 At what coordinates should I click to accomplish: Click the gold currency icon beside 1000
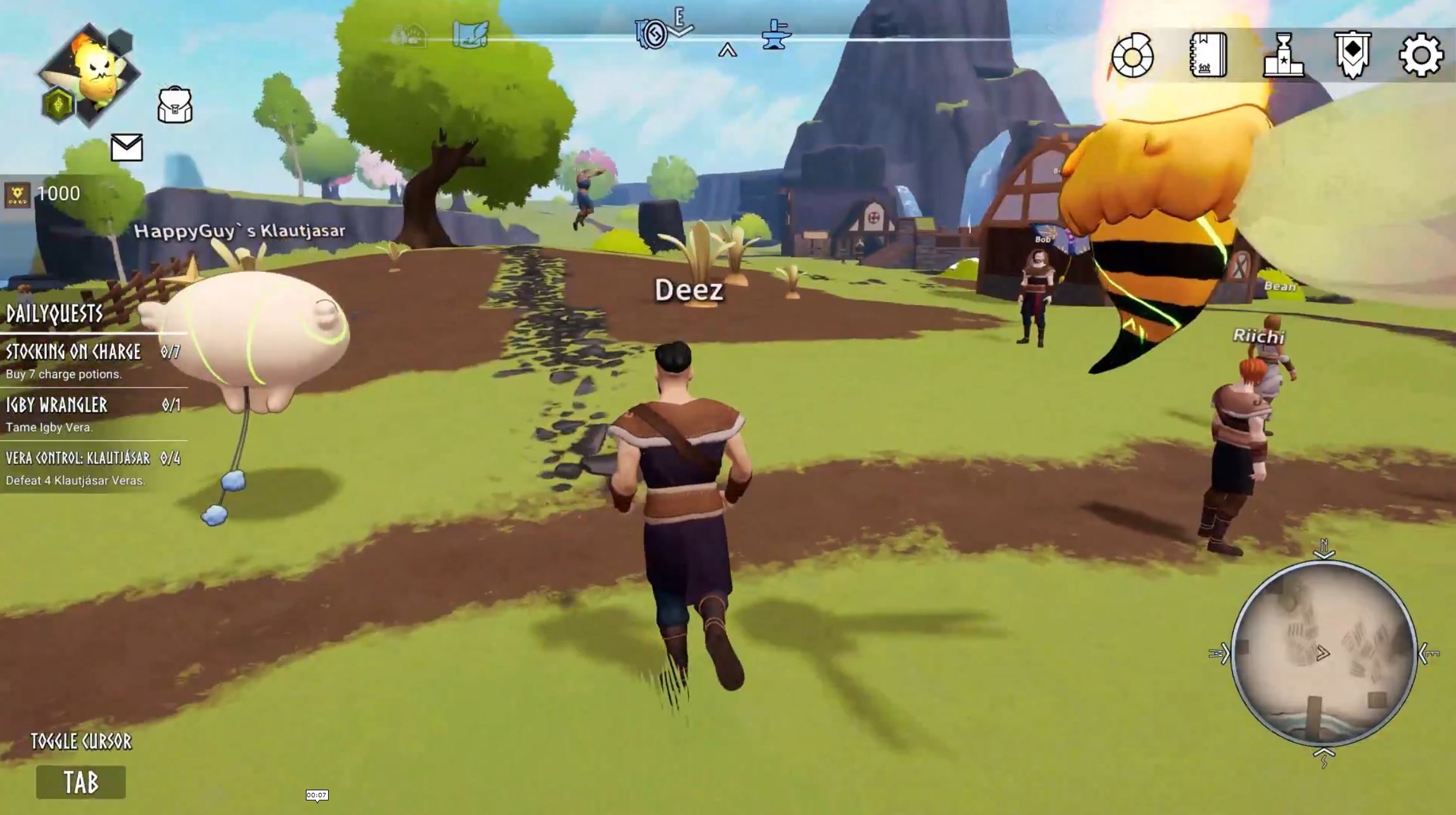tap(17, 194)
